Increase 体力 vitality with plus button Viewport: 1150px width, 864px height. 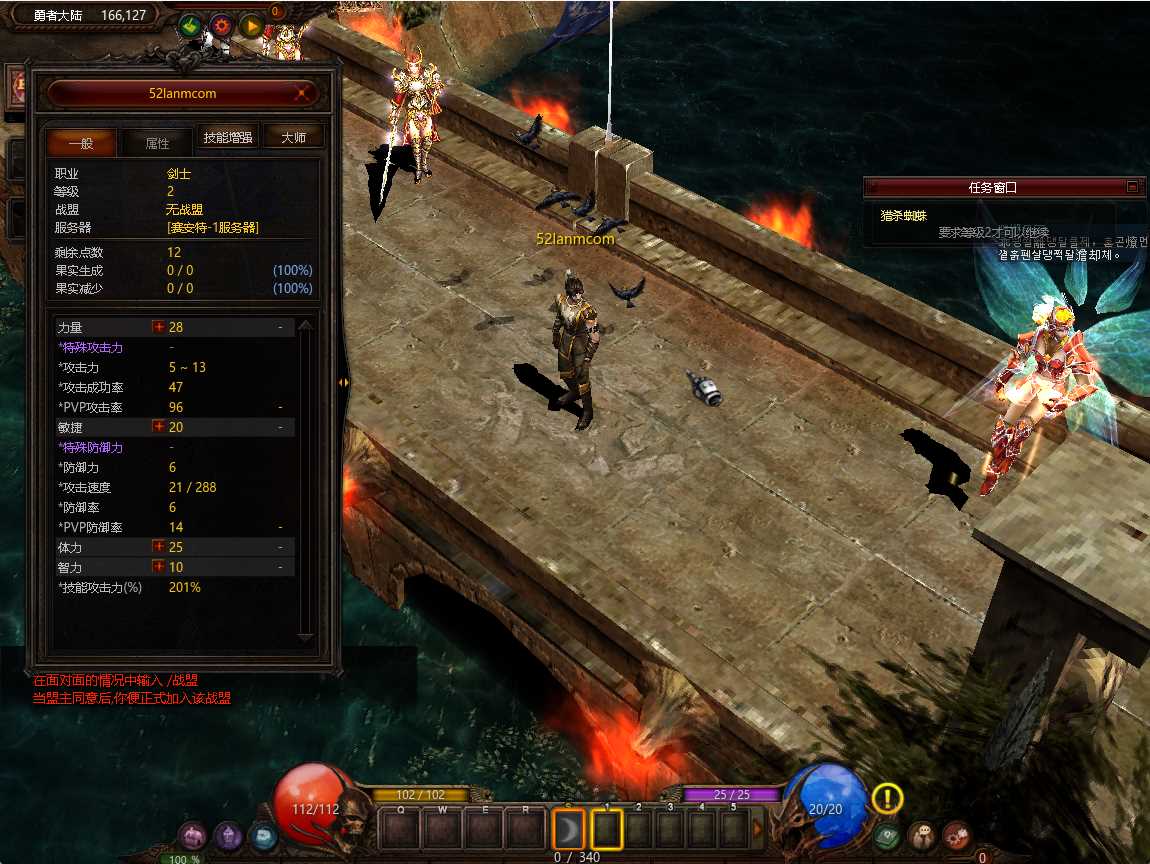point(158,547)
